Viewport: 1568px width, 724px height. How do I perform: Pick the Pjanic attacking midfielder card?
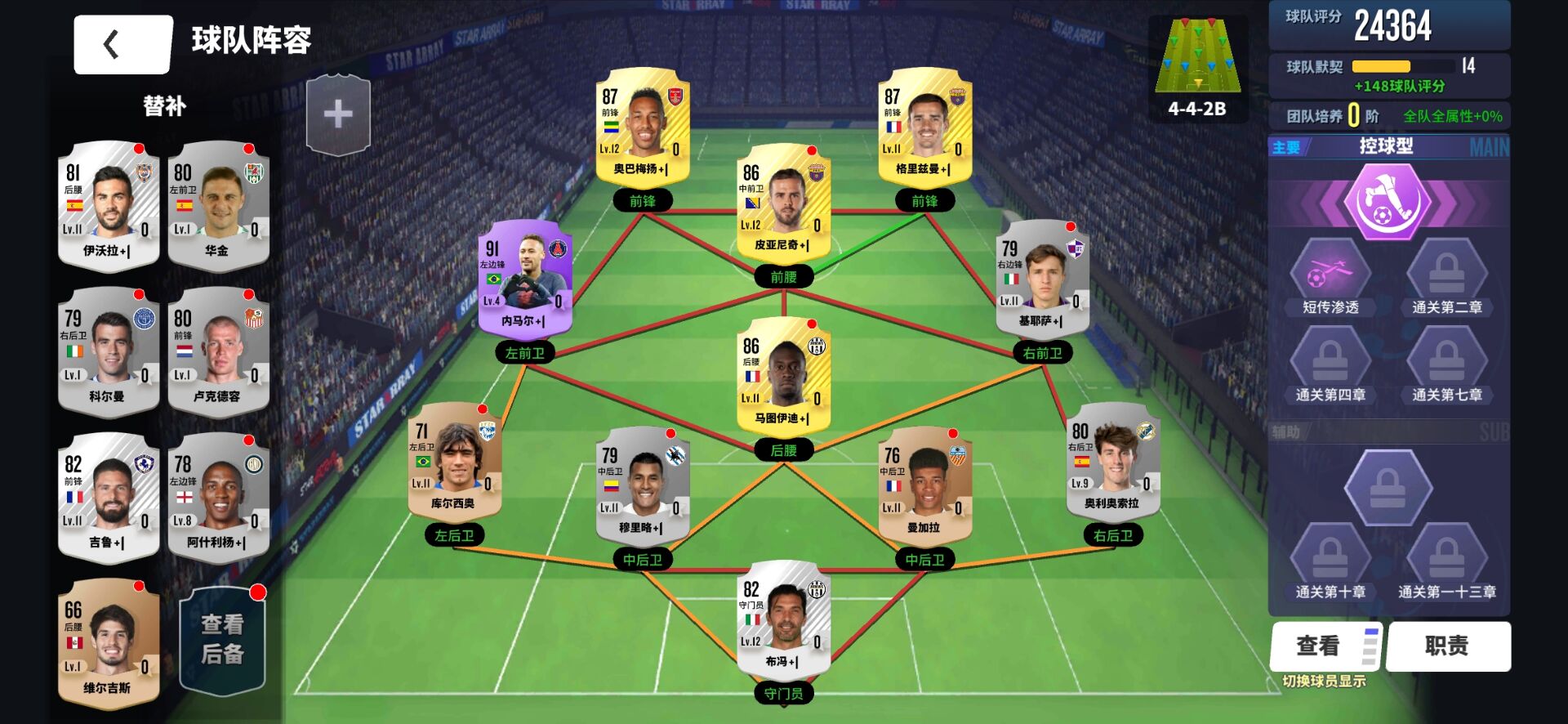pyautogui.click(x=783, y=202)
